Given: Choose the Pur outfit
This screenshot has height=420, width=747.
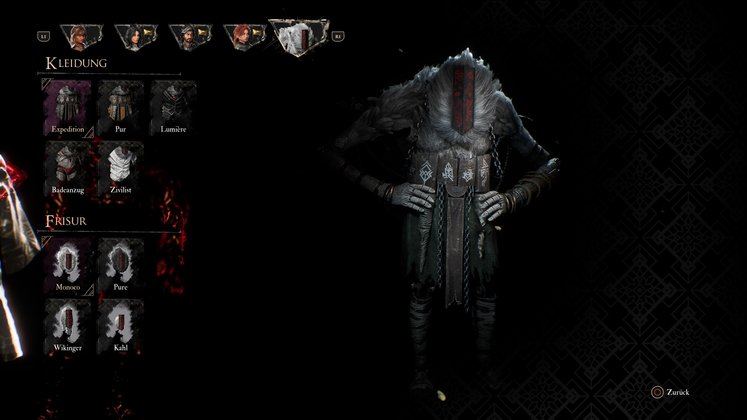Looking at the screenshot, I should 120,107.
